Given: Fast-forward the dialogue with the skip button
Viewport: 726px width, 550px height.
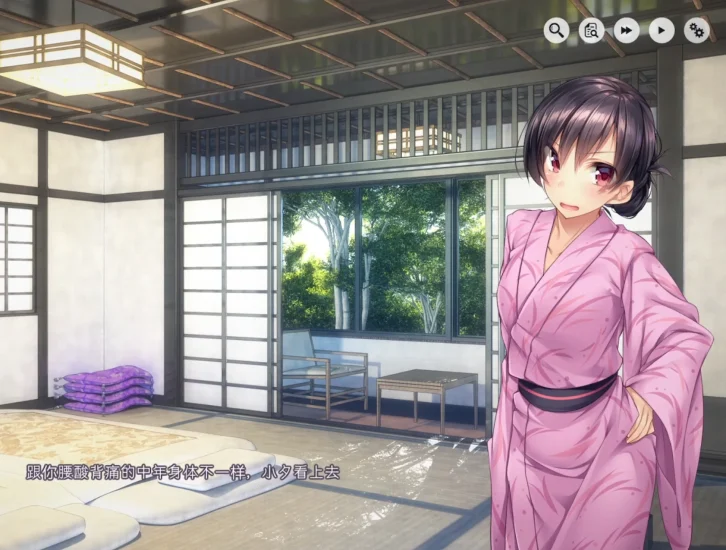Looking at the screenshot, I should click(626, 31).
